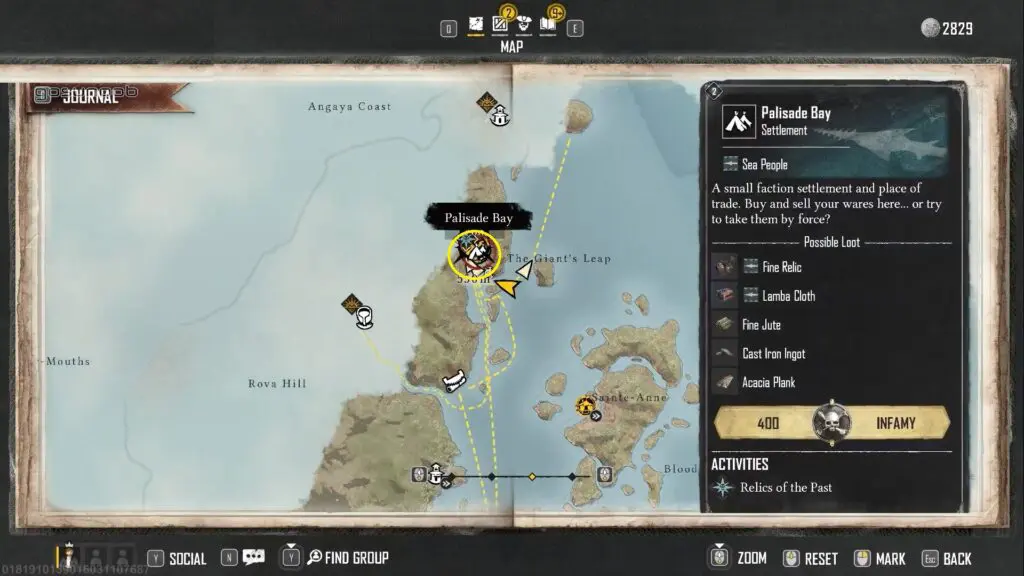
Task: Open the chat speech bubble
Action: 254,558
